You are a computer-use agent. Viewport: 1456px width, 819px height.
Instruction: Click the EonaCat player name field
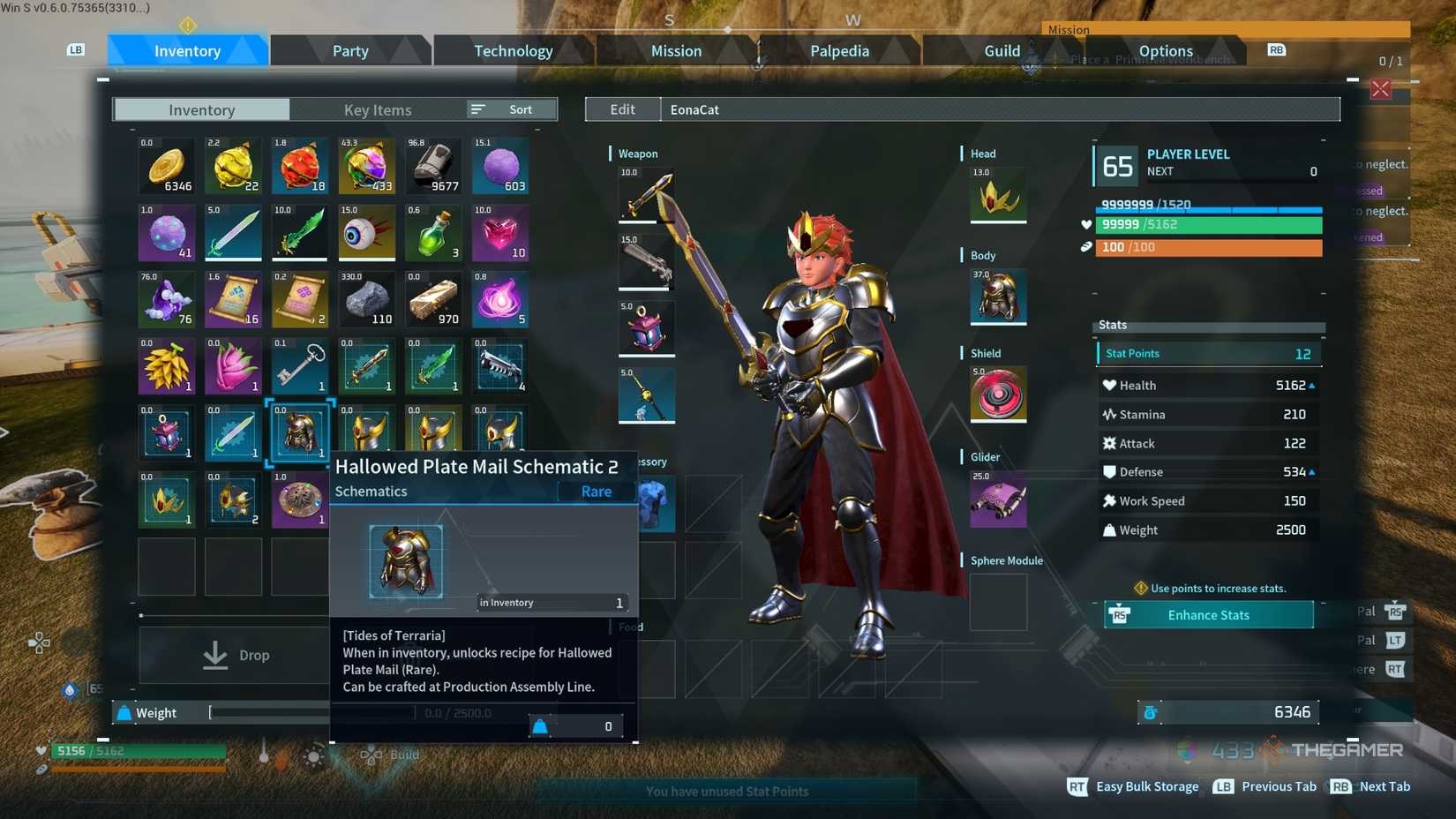[x=694, y=109]
